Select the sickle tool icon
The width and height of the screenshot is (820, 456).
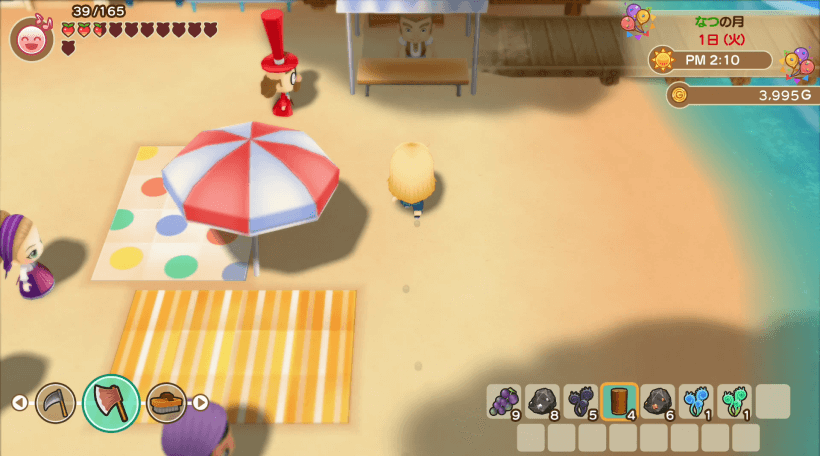pos(56,402)
